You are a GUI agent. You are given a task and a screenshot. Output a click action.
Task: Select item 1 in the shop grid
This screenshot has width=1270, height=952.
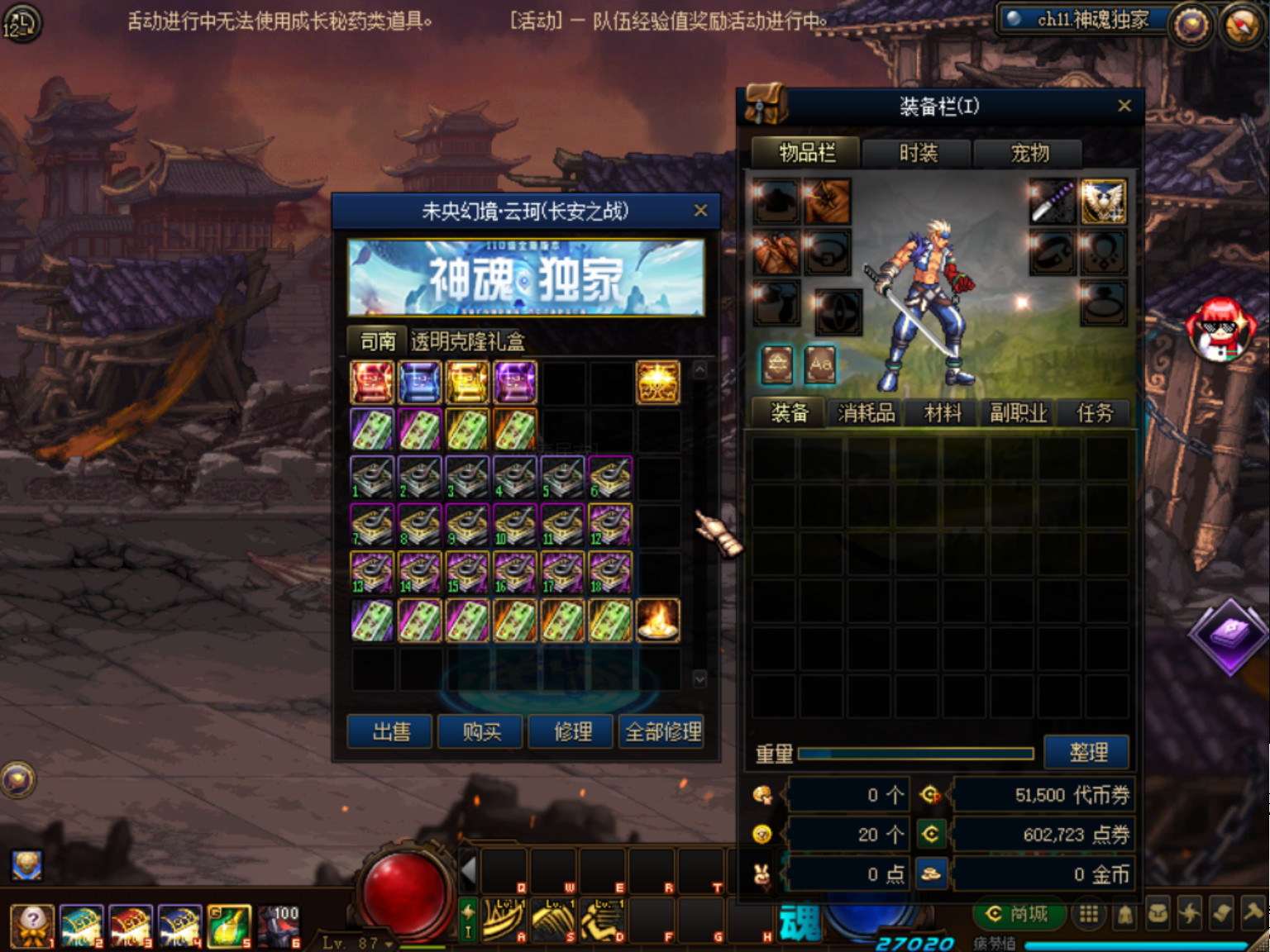(372, 477)
